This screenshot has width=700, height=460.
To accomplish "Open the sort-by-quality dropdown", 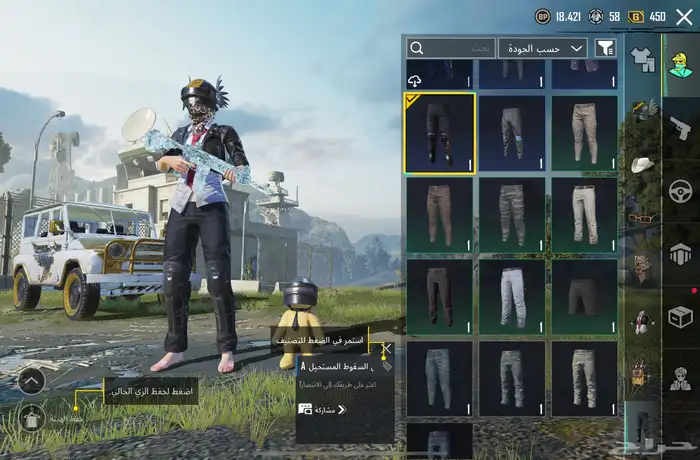I will coord(543,48).
